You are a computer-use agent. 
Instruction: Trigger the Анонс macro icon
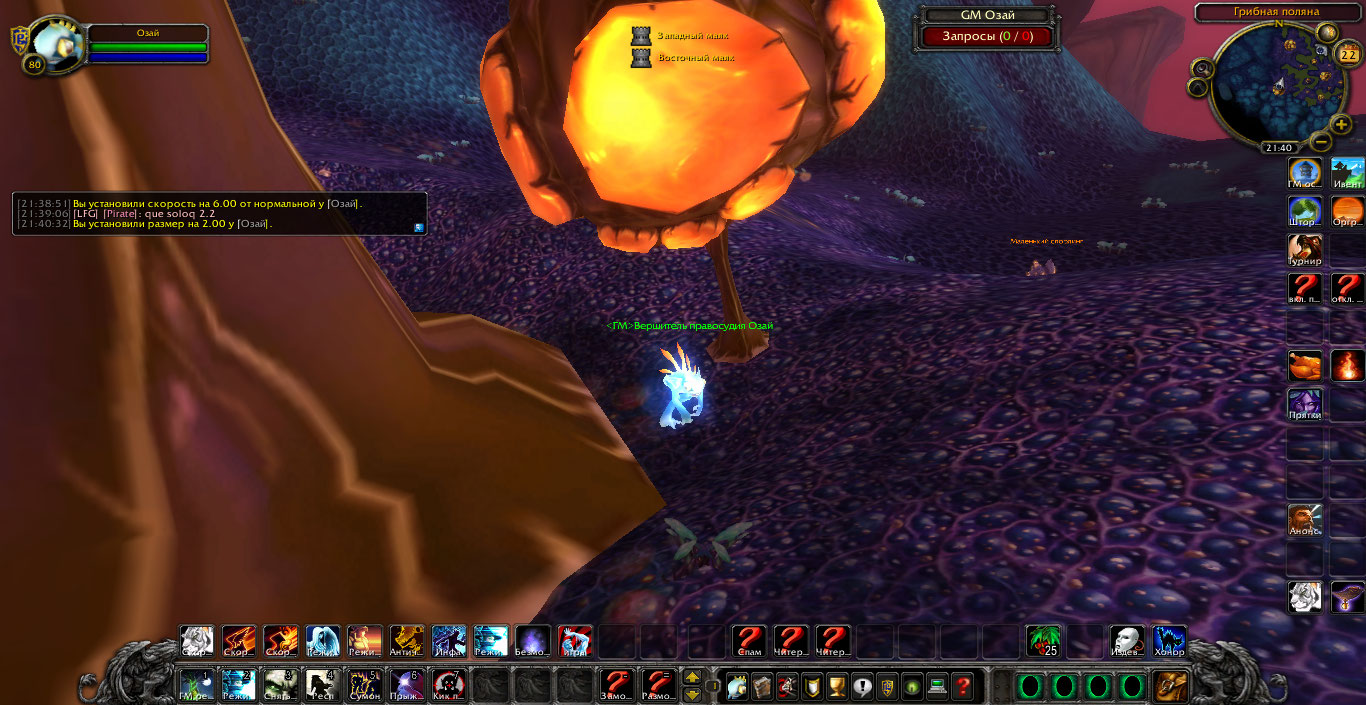[x=1305, y=519]
